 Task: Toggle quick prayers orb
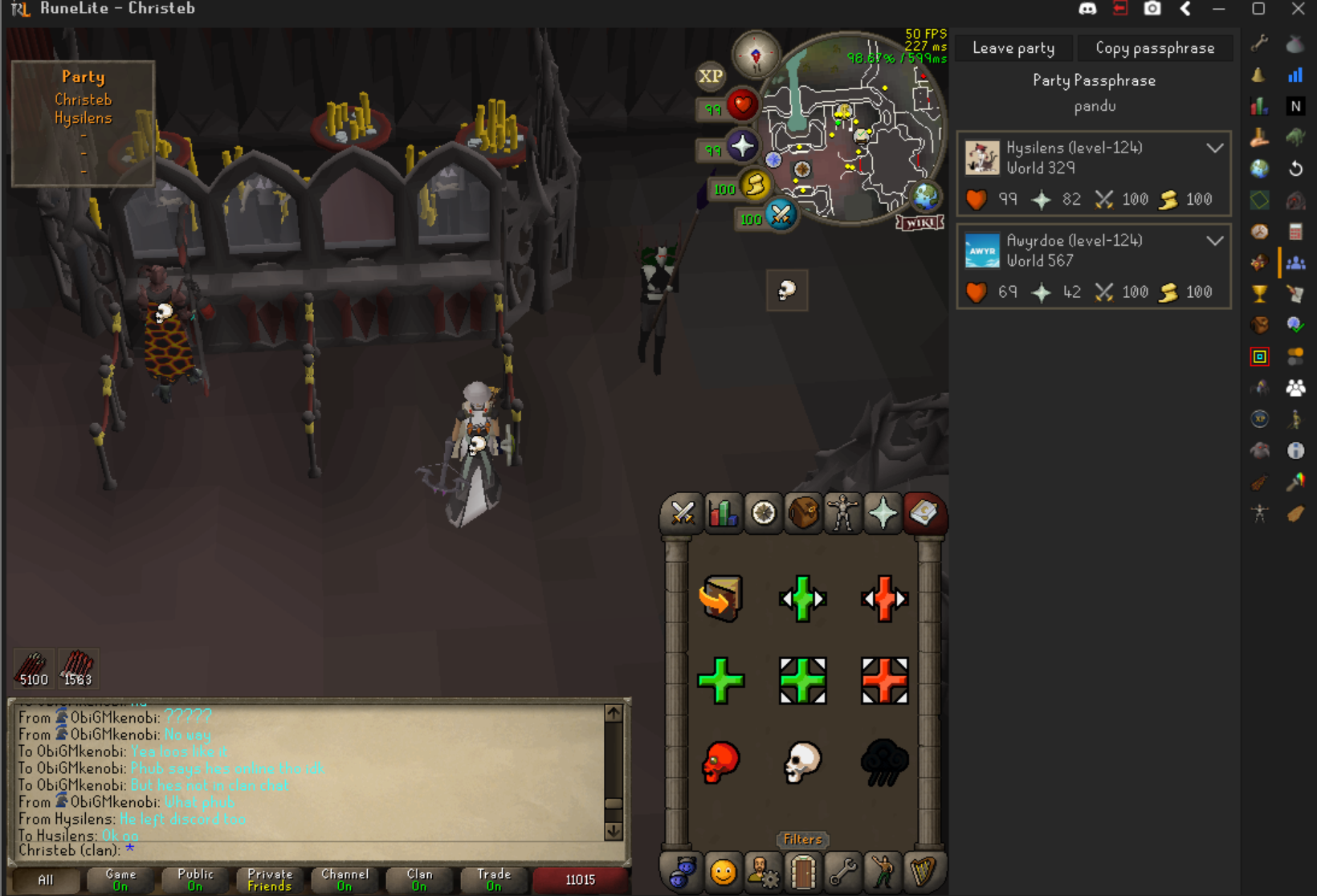742,147
